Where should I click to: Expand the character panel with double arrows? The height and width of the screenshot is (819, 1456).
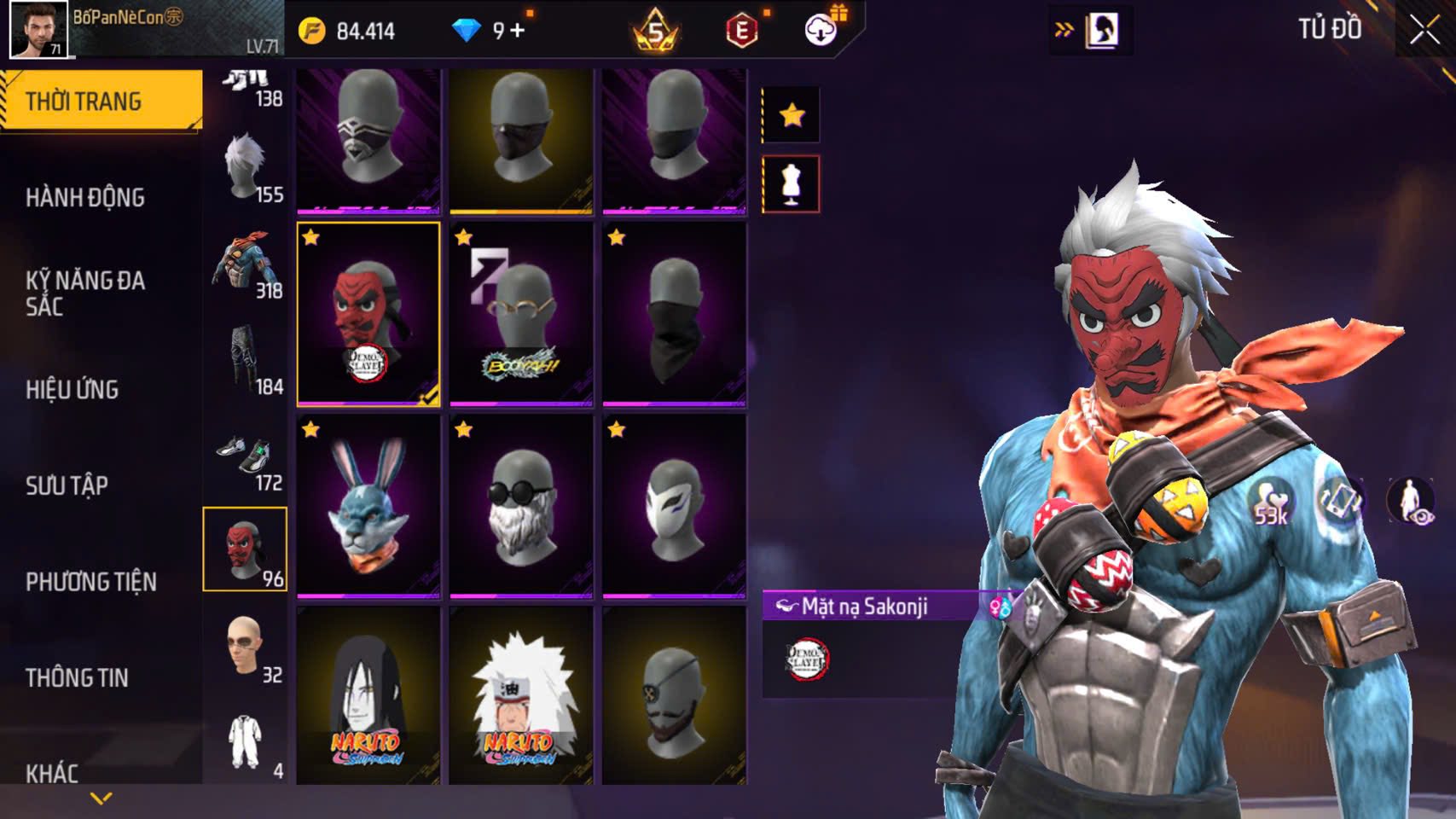coord(1064,31)
